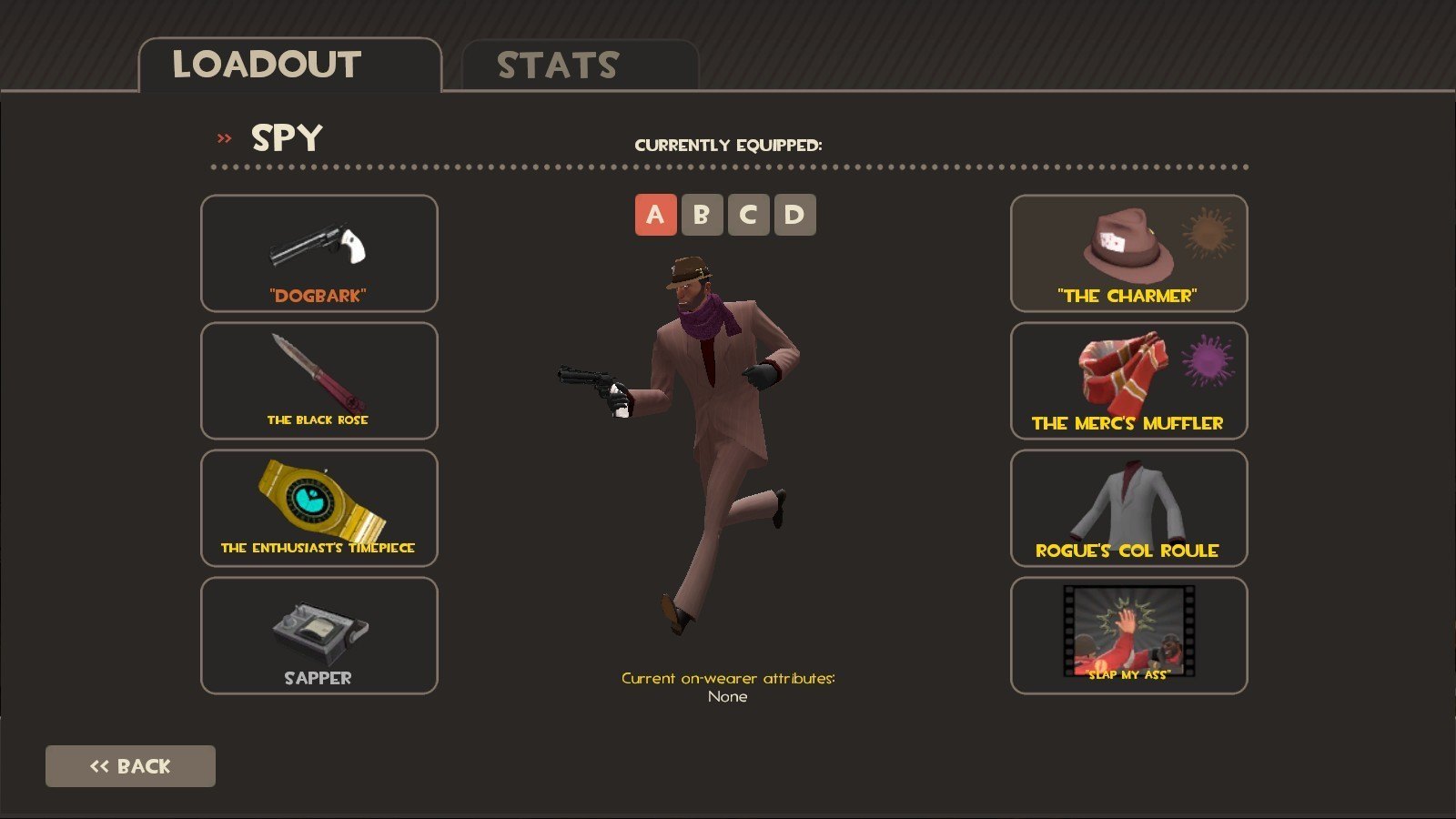The image size is (1456, 819).
Task: Choose The Black Rose knife slot
Action: coord(318,380)
